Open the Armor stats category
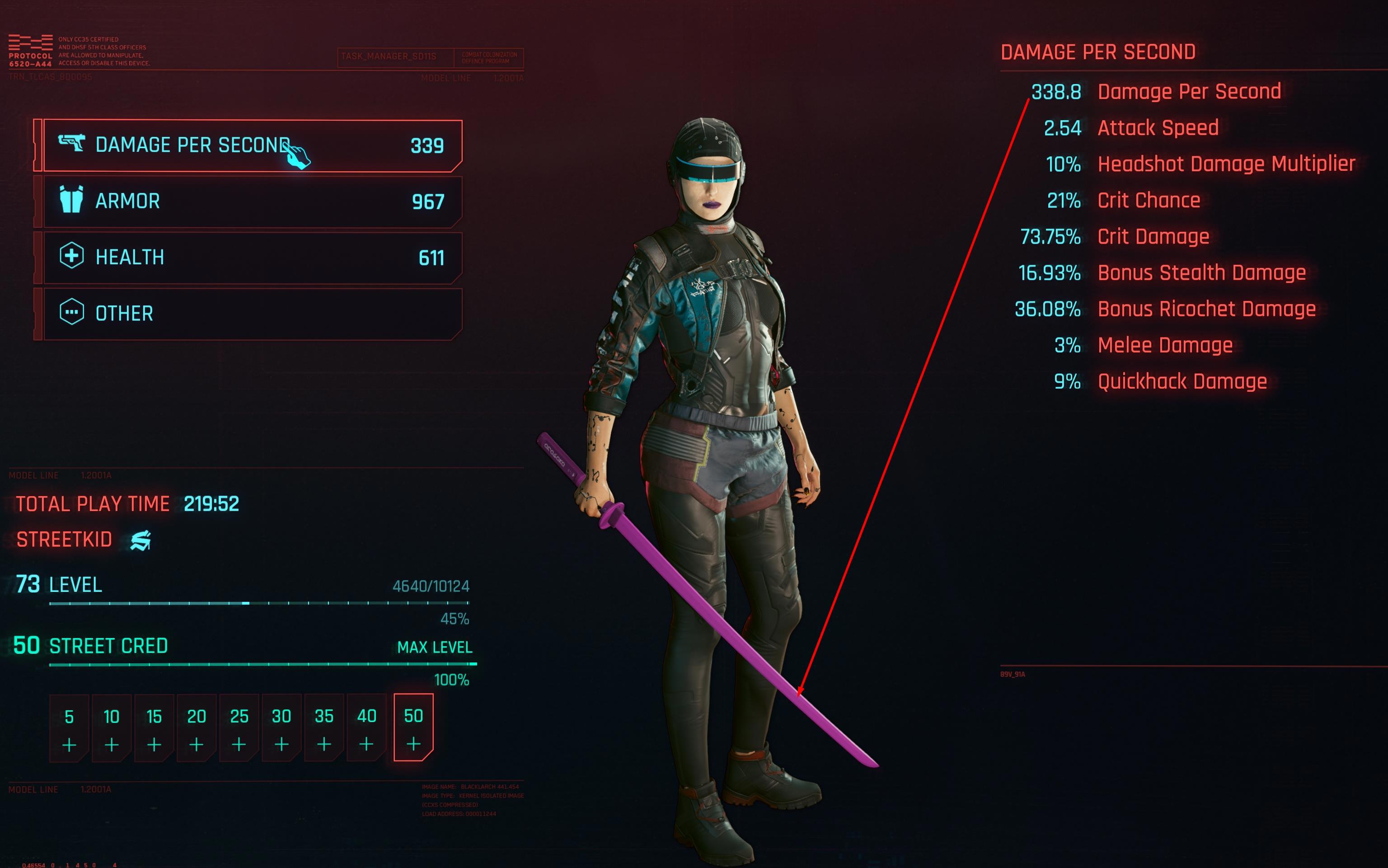1388x868 pixels. click(x=253, y=202)
